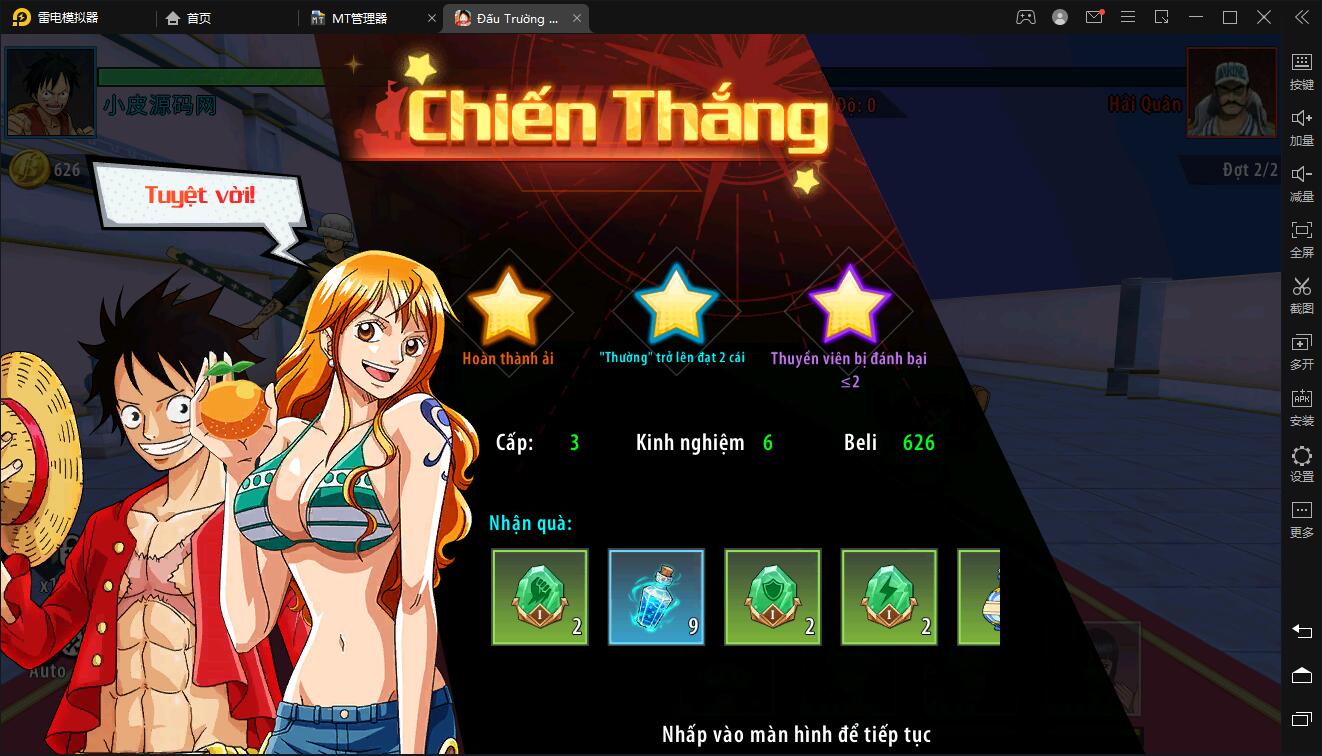Open the user account profile
Screen dimensions: 1322x756
click(x=1060, y=17)
